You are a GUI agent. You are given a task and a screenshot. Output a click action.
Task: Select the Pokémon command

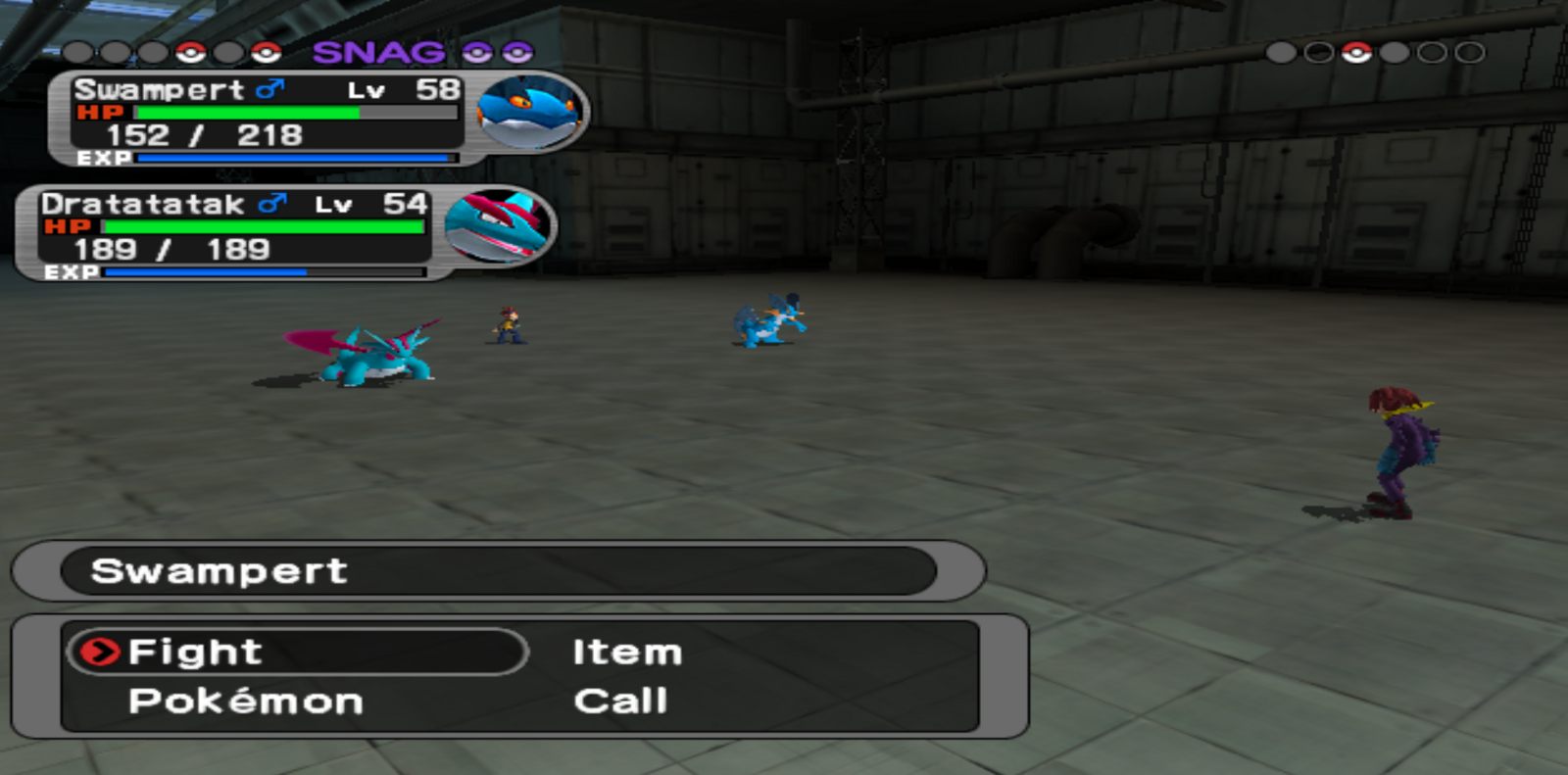245,702
